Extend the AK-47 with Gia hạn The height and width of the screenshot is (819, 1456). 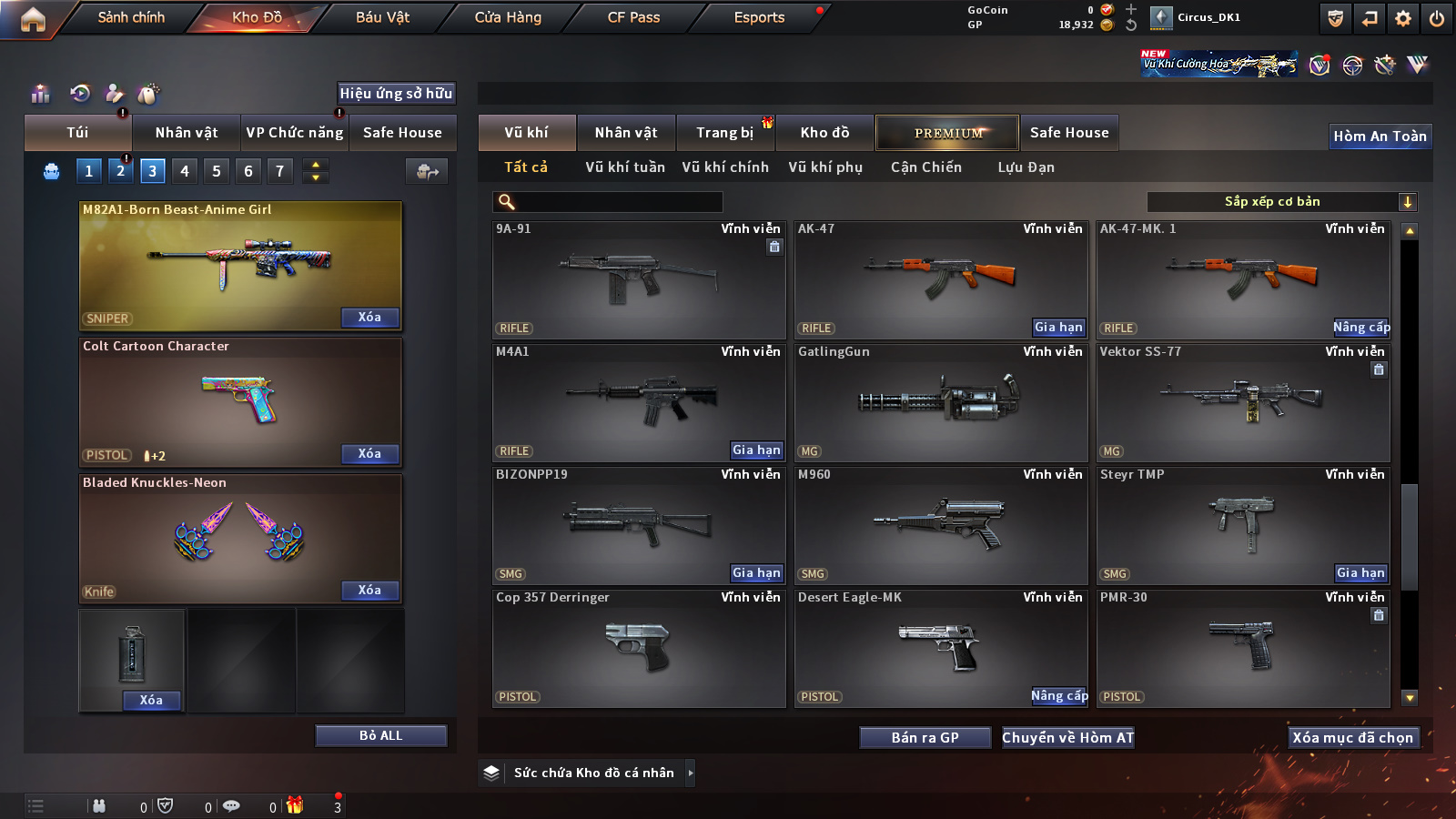pyautogui.click(x=1058, y=327)
